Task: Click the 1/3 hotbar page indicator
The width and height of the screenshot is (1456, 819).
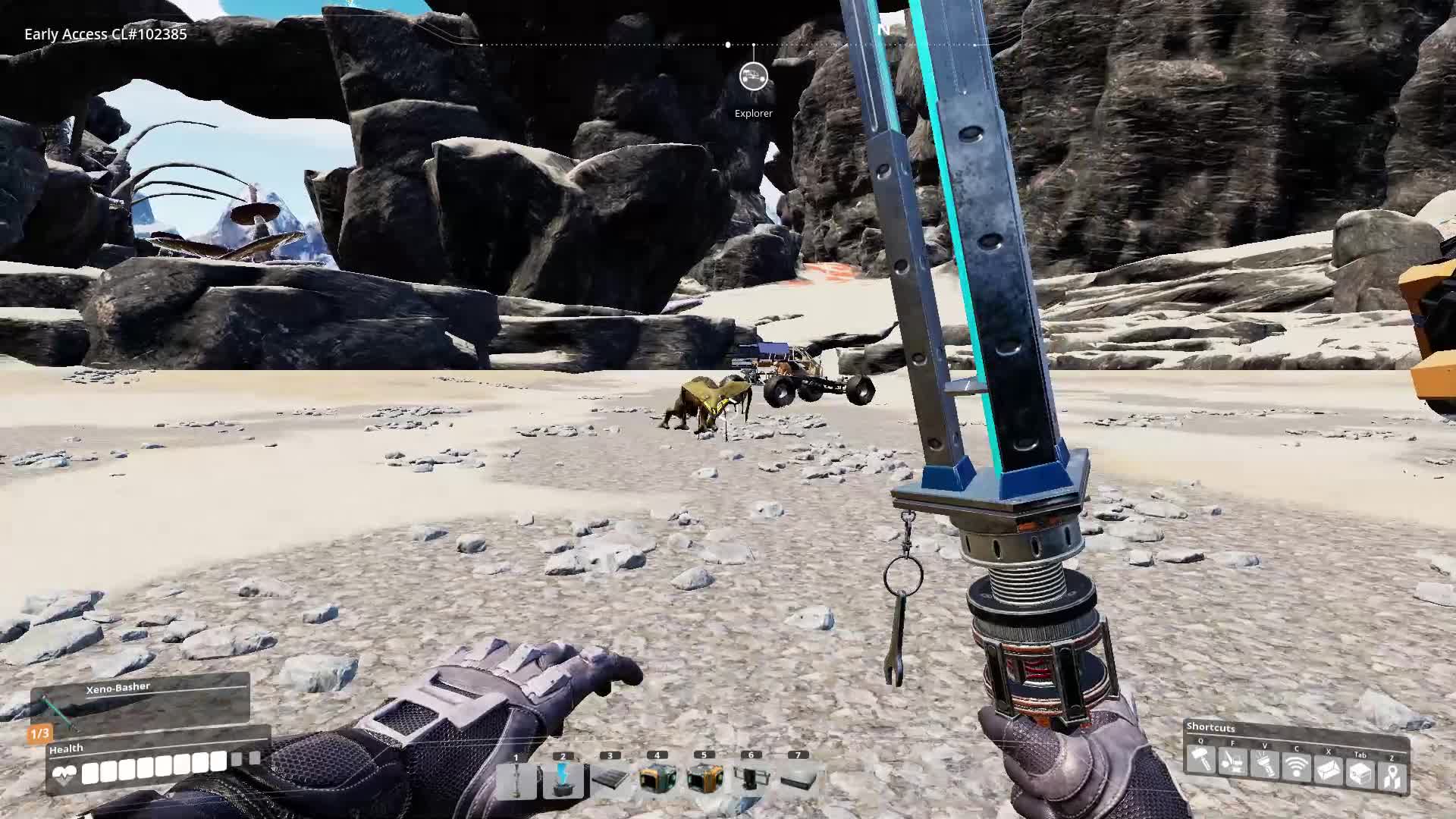Action: coord(39,733)
